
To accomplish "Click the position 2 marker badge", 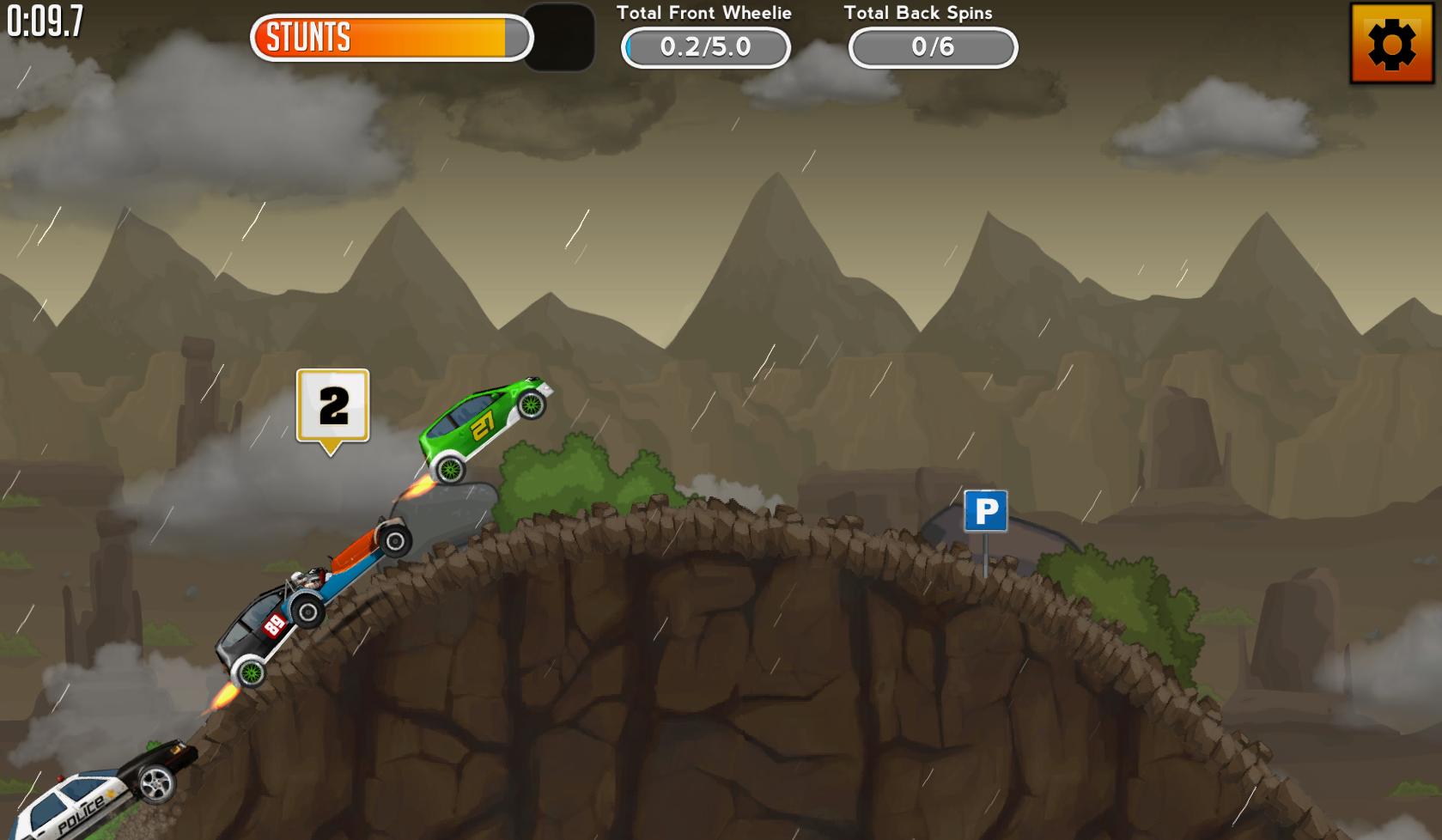I will (x=332, y=404).
